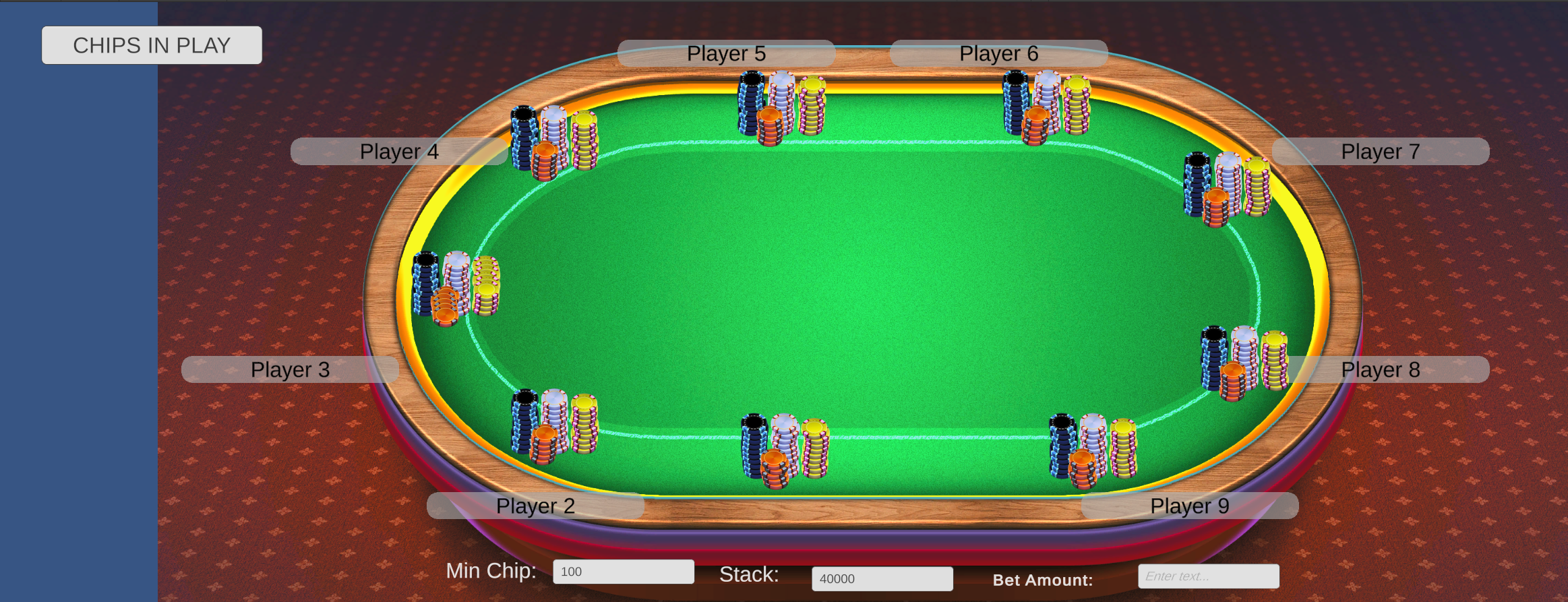This screenshot has width=1568, height=602.
Task: Select Player 5's orange chip stack
Action: pyautogui.click(x=768, y=125)
